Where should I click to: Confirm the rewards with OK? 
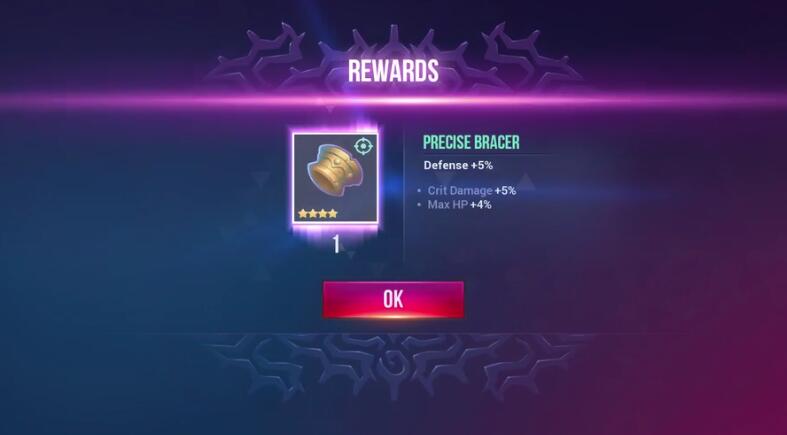click(x=393, y=299)
